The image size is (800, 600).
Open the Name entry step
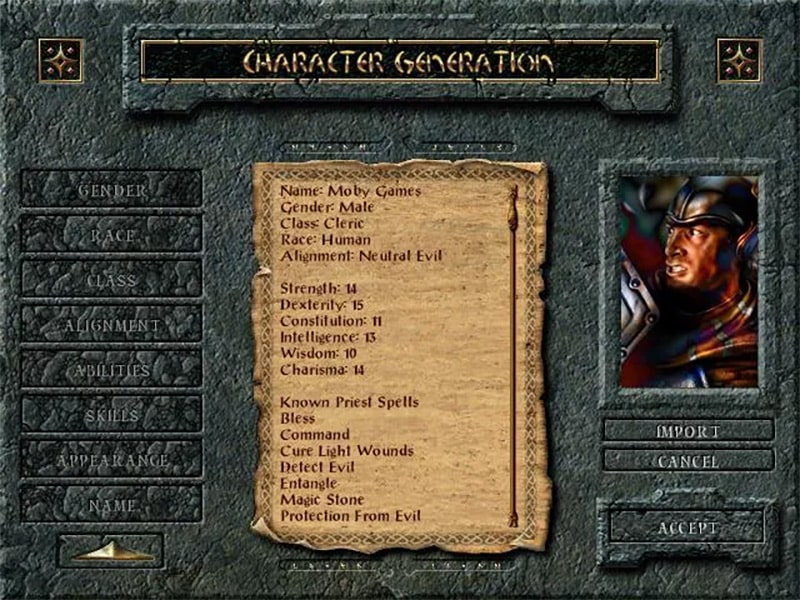pyautogui.click(x=112, y=505)
